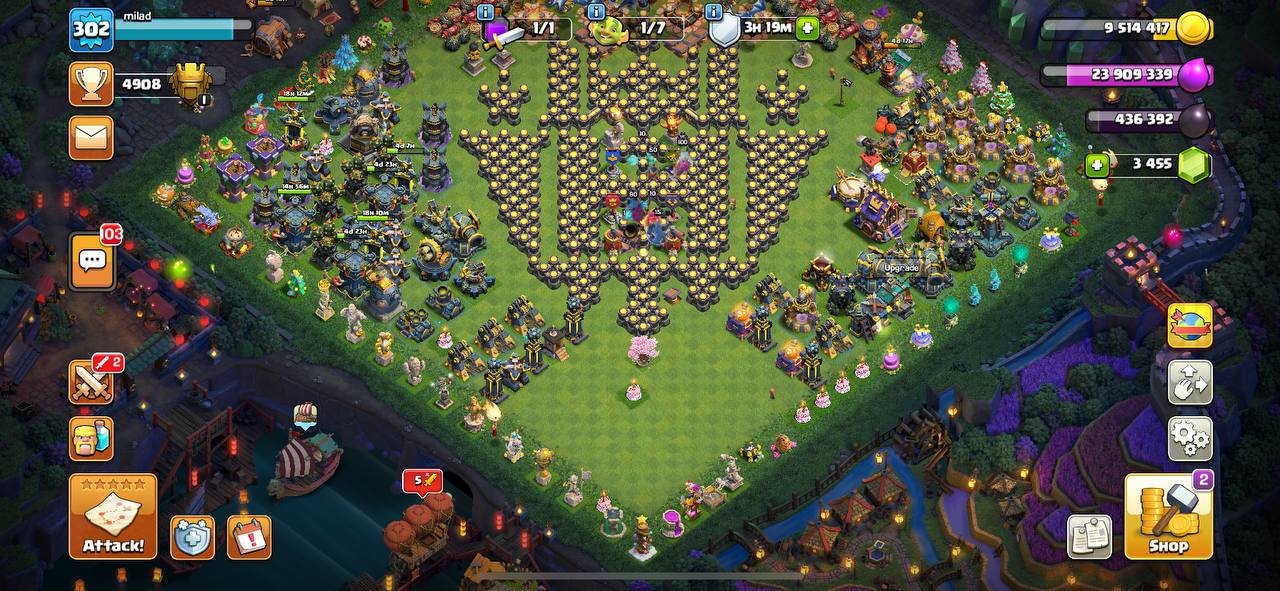1280x591 pixels.
Task: Open the clipboard notes button
Action: pyautogui.click(x=1089, y=537)
